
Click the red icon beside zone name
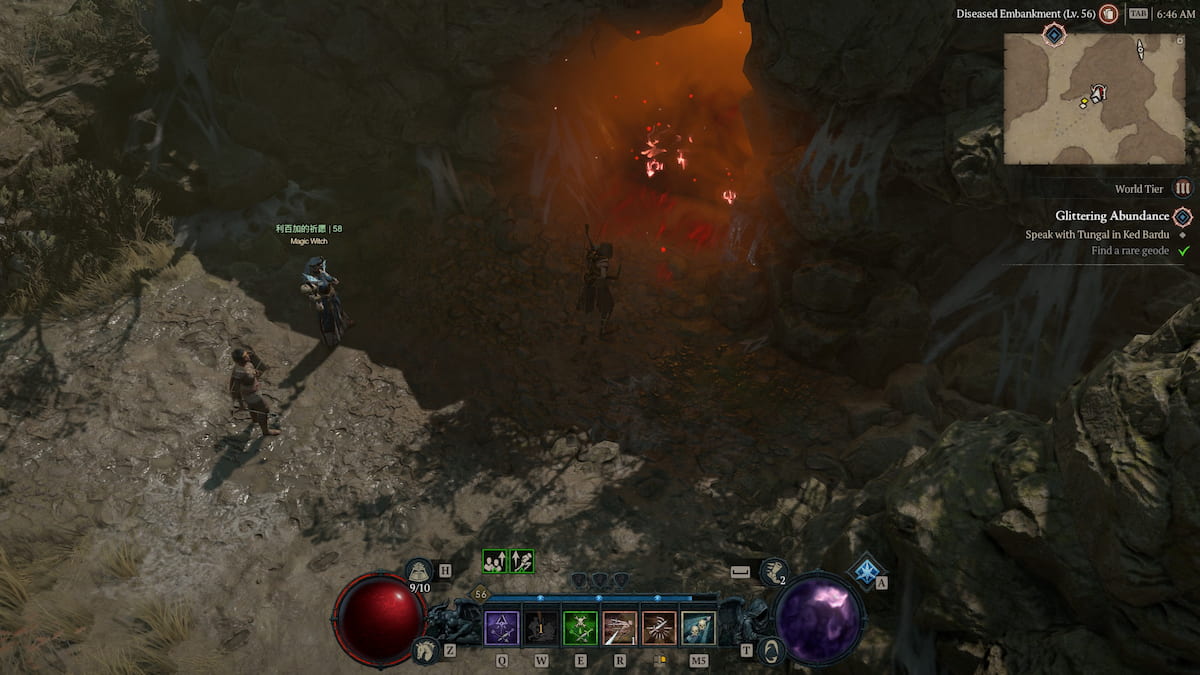coord(1108,14)
